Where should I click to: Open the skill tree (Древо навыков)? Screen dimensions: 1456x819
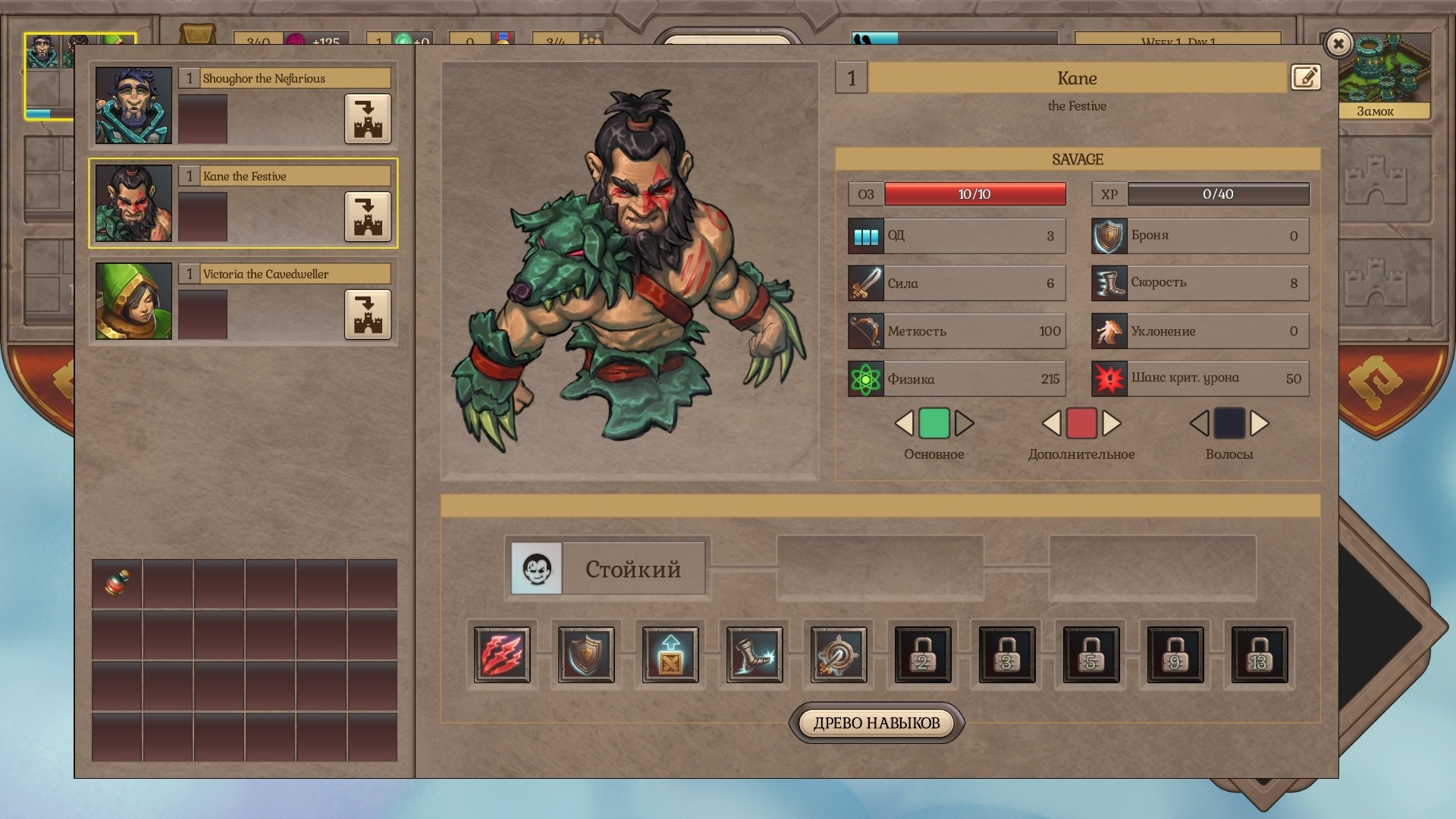pos(877,723)
